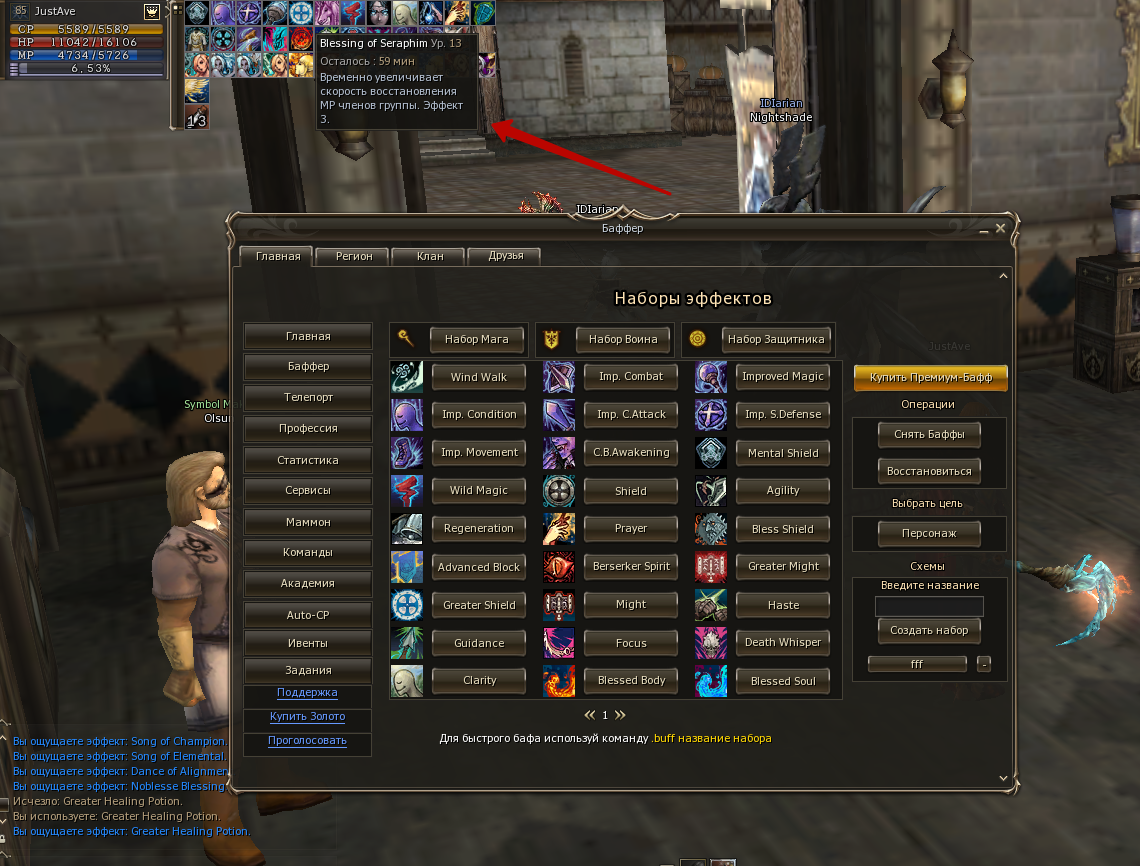1140x866 pixels.
Task: Follow the Проголосовать link
Action: pos(307,741)
